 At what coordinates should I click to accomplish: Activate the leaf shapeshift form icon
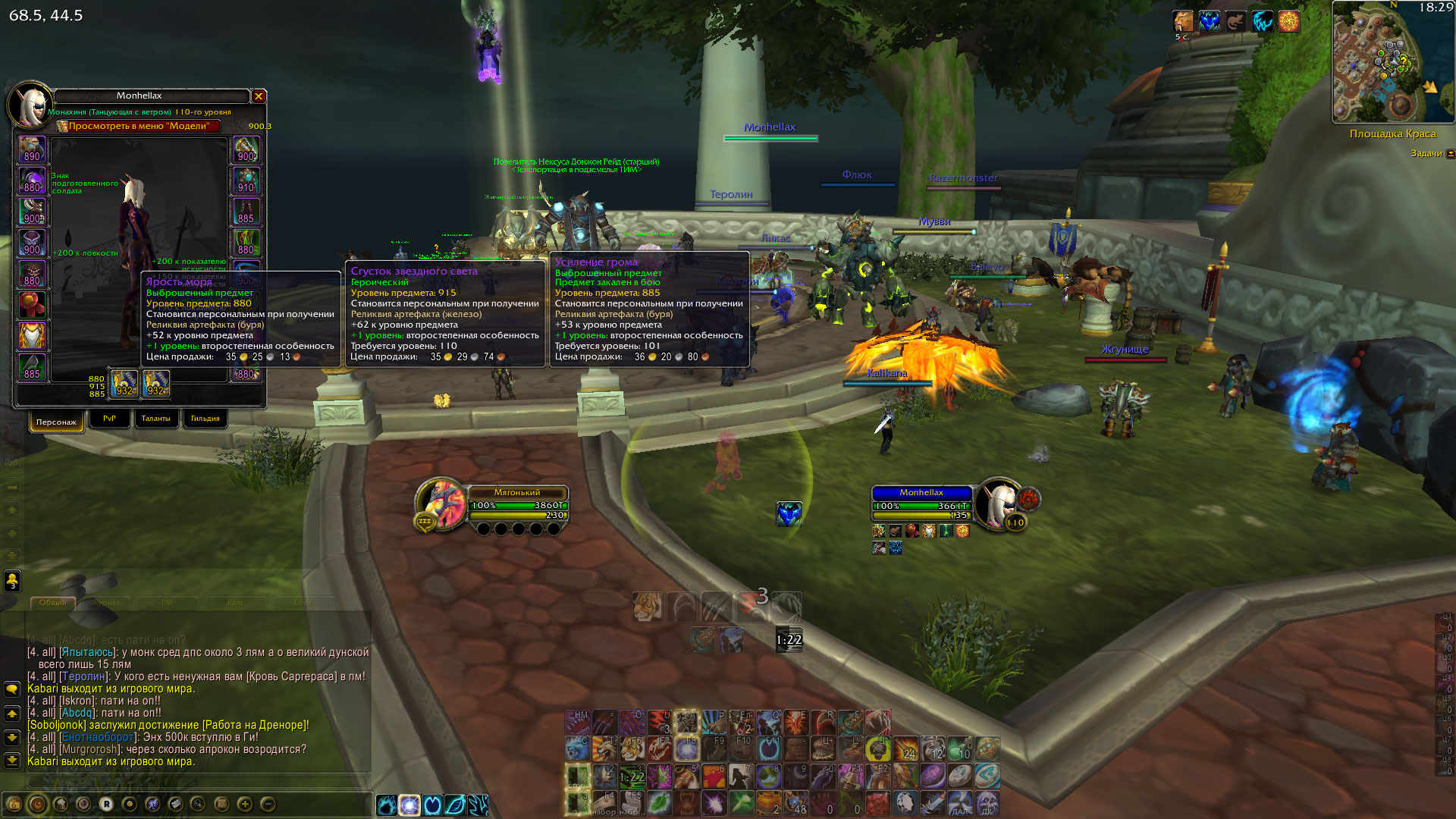pos(455,805)
